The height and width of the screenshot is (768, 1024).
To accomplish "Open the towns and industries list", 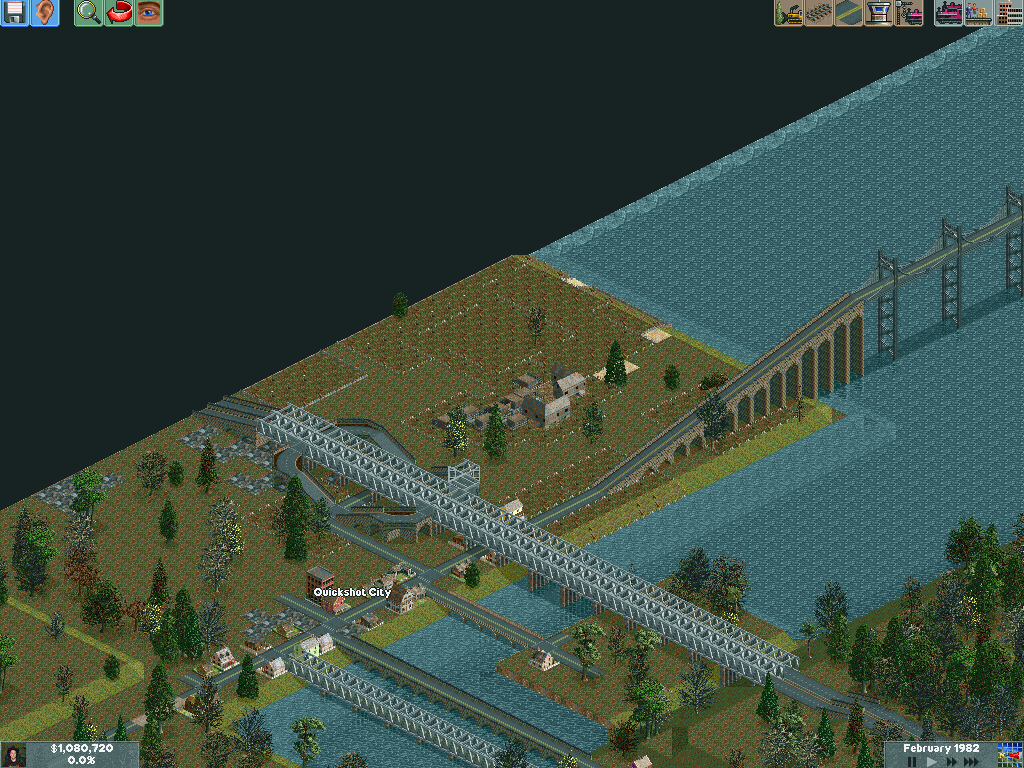I will [1008, 13].
